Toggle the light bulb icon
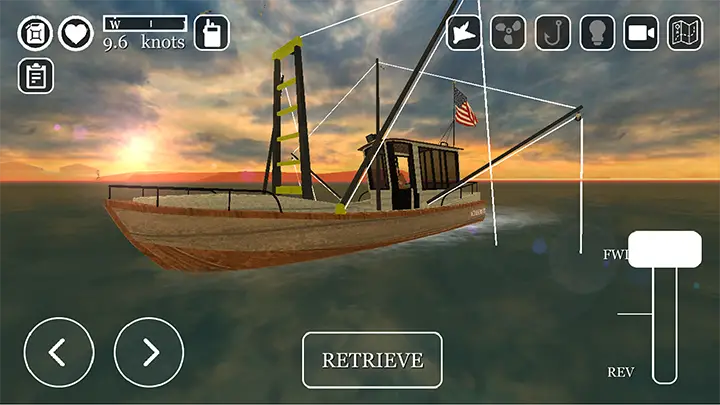Viewport: 720px width, 405px height. pyautogui.click(x=597, y=33)
